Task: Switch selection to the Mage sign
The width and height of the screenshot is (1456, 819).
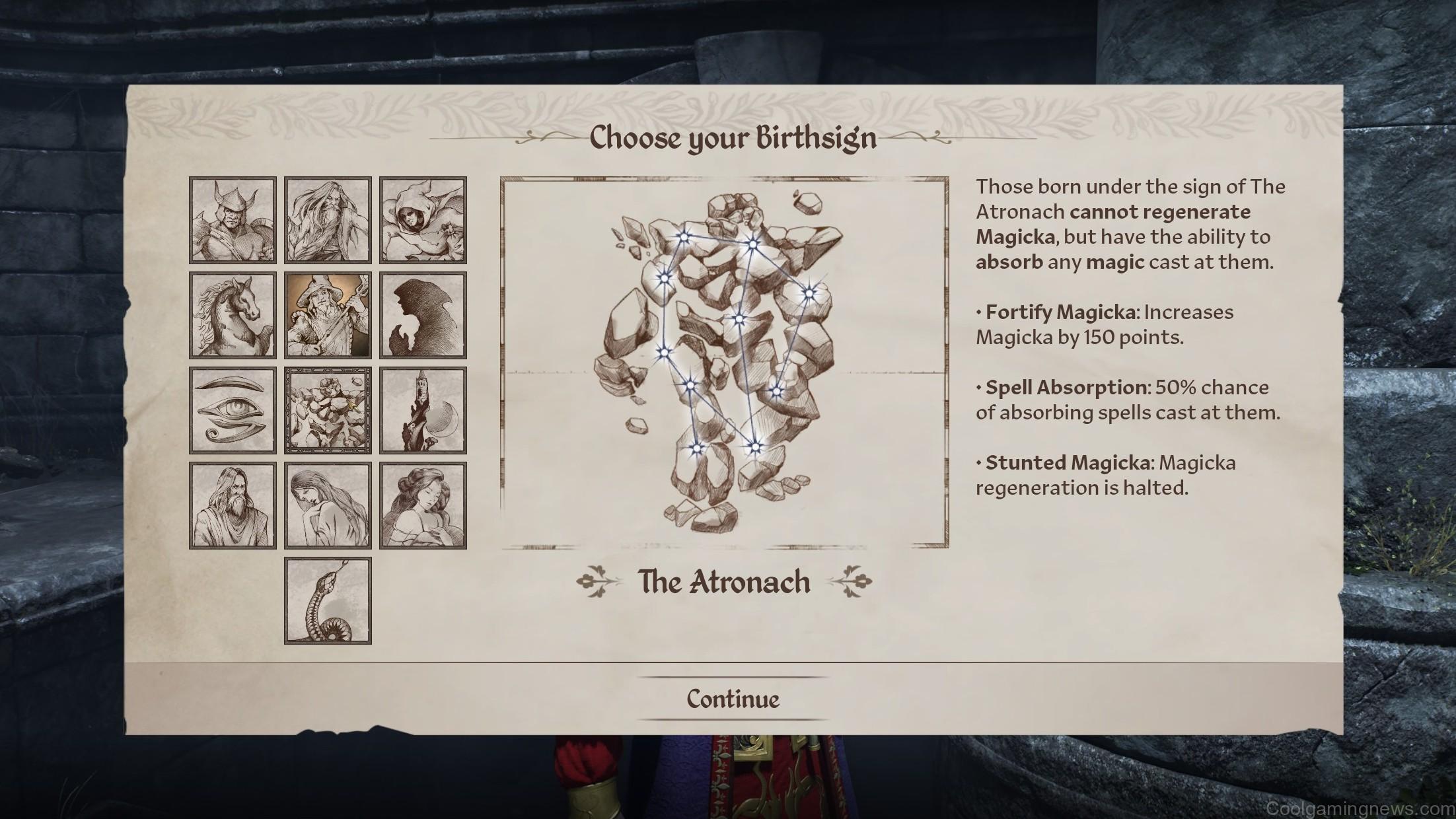Action: point(328,219)
